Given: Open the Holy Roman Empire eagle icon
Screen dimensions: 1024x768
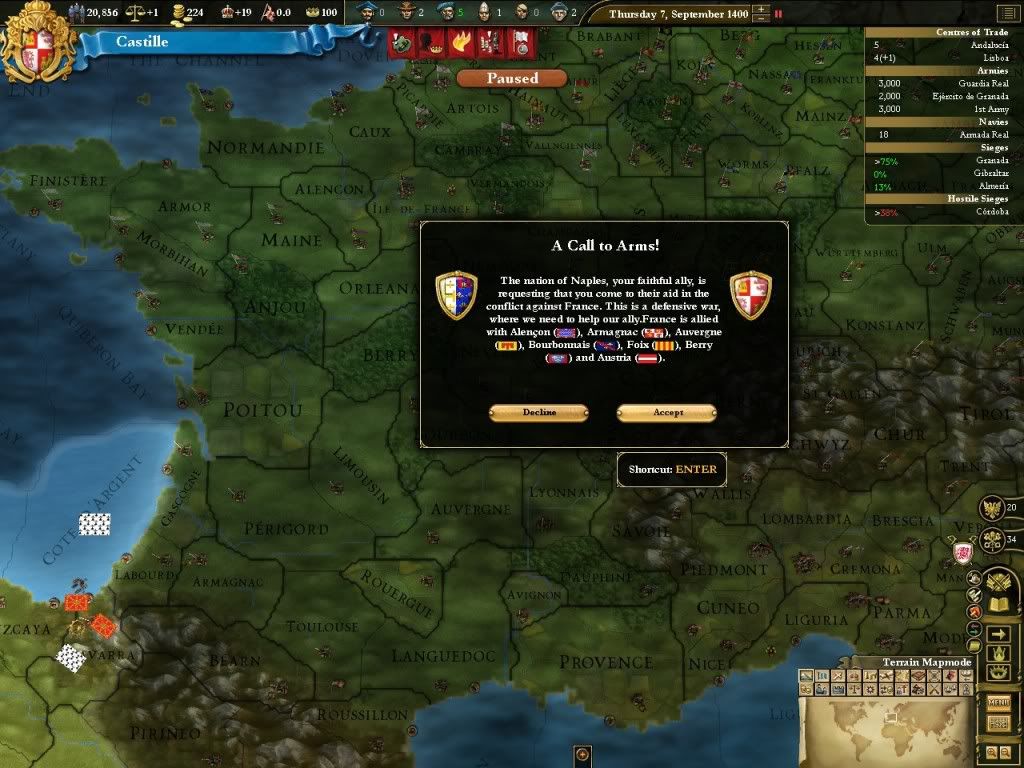Looking at the screenshot, I should [991, 508].
